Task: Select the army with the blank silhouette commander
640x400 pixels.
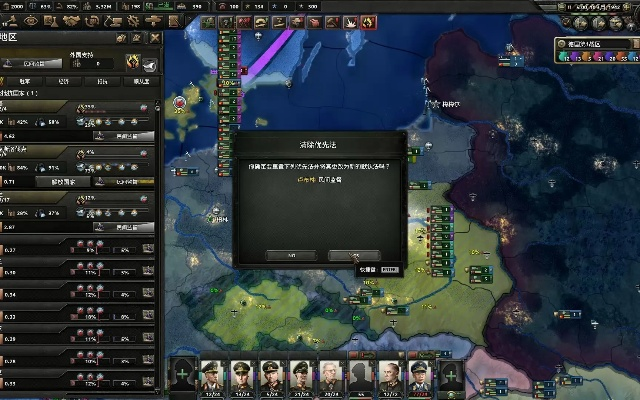Action: 360,376
